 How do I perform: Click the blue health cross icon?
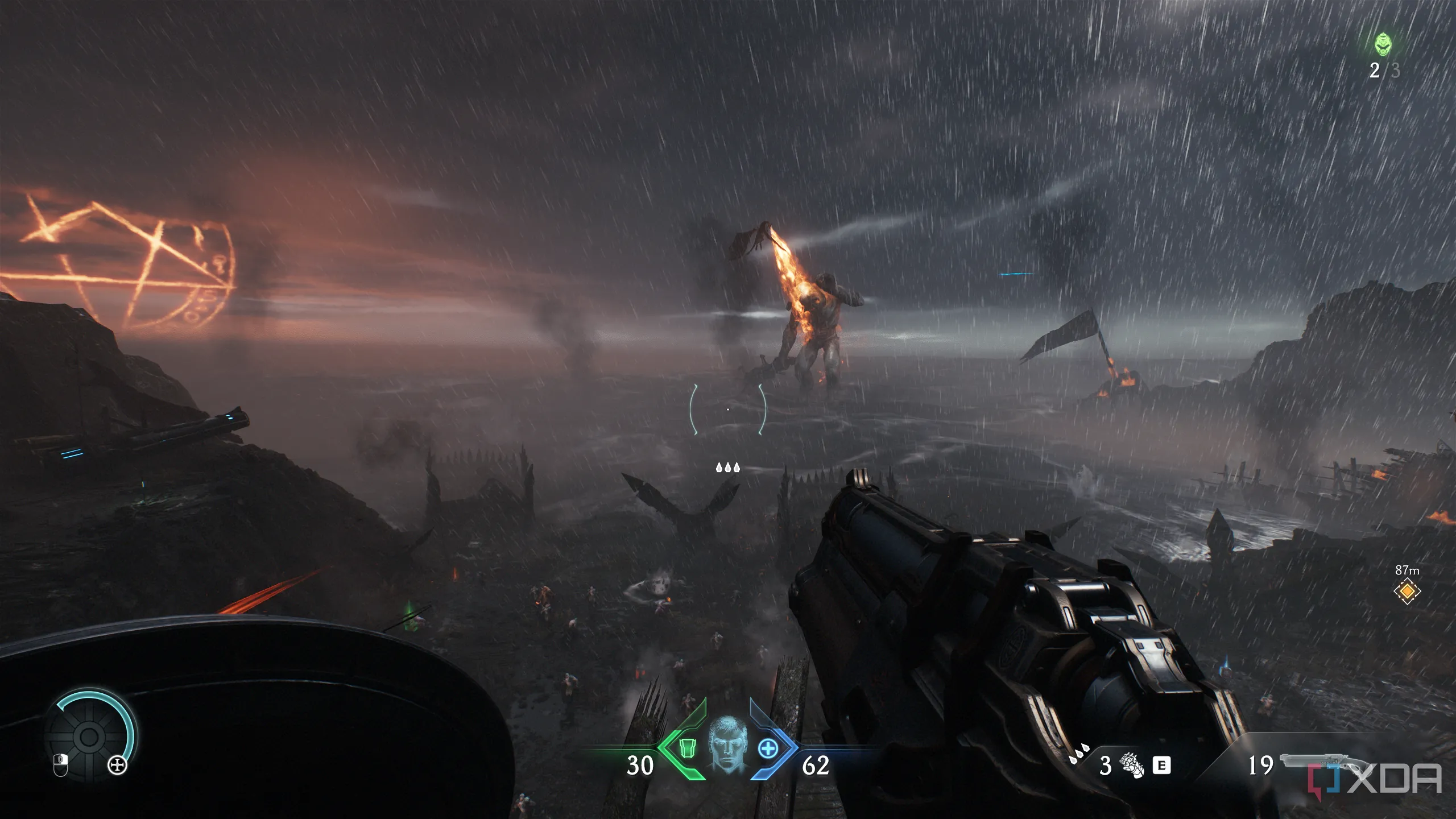768,748
